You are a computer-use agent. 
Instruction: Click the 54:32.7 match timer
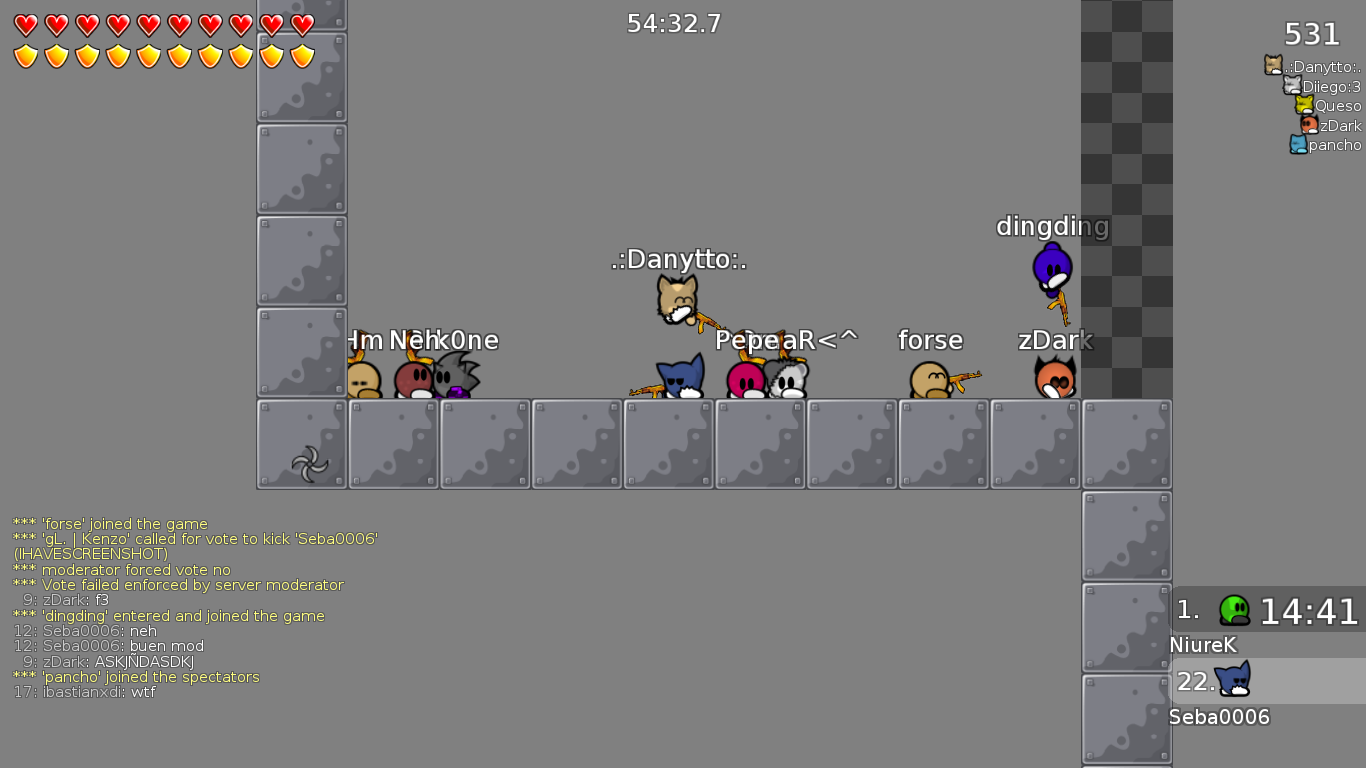point(674,23)
